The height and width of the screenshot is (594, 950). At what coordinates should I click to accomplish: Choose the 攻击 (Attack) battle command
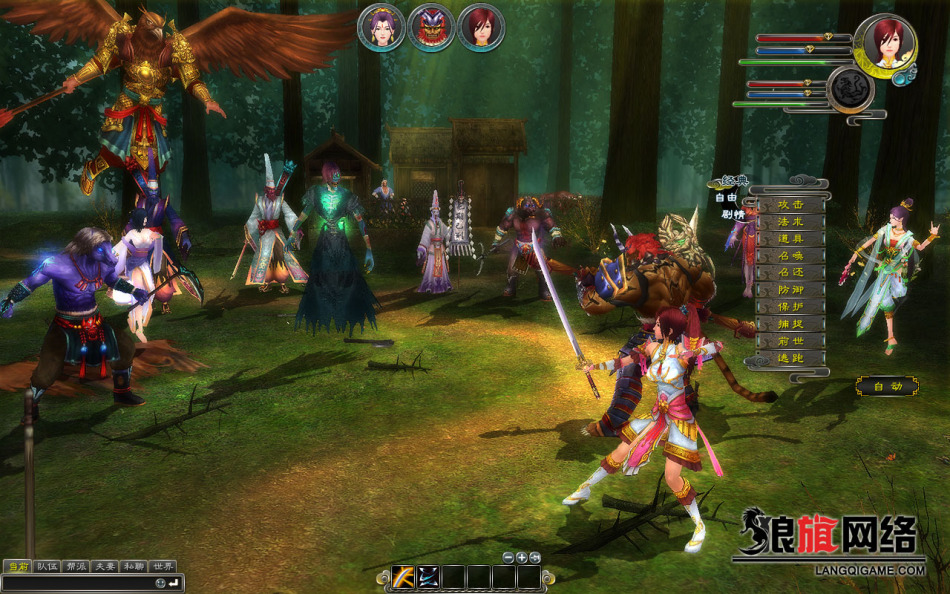[x=790, y=205]
